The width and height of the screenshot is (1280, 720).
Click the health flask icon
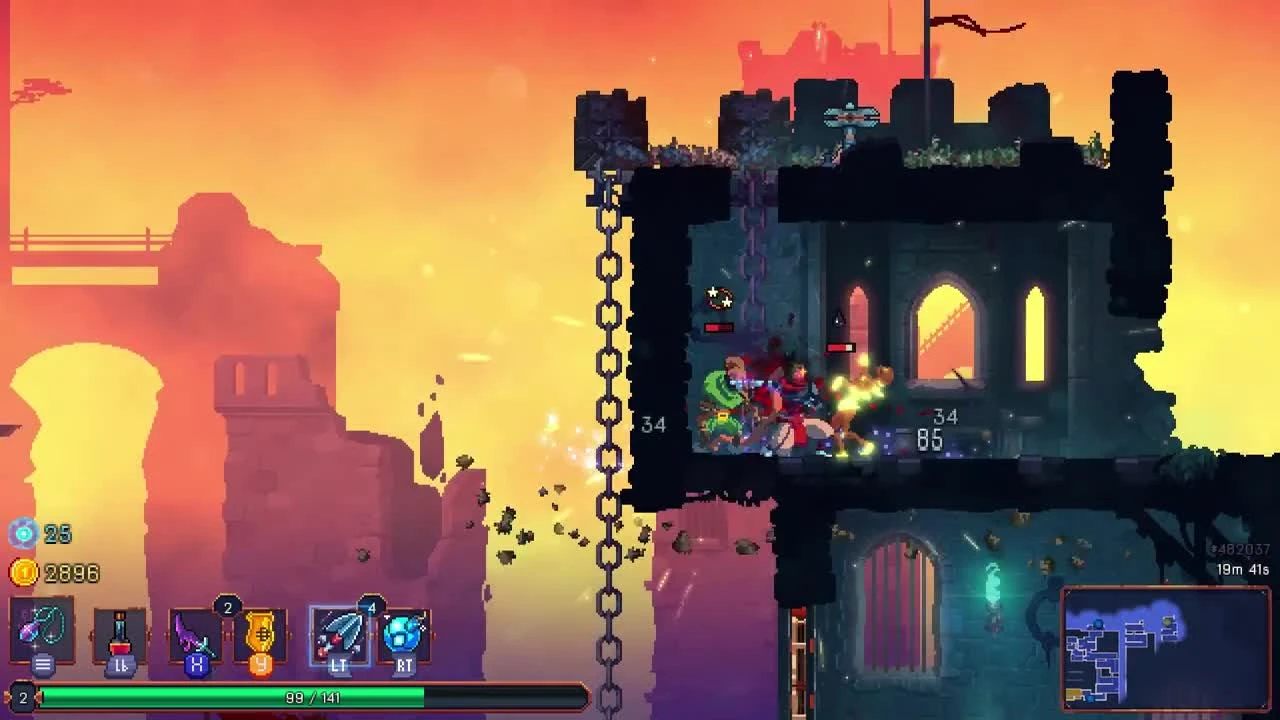pyautogui.click(x=120, y=632)
